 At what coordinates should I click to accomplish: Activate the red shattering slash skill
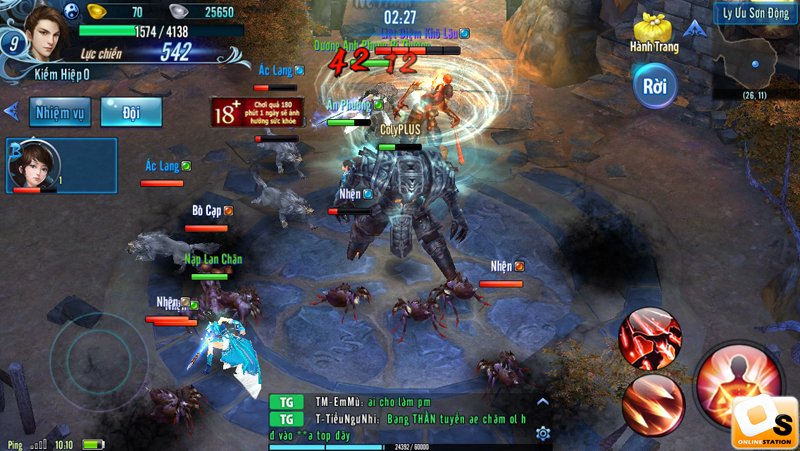pos(649,339)
